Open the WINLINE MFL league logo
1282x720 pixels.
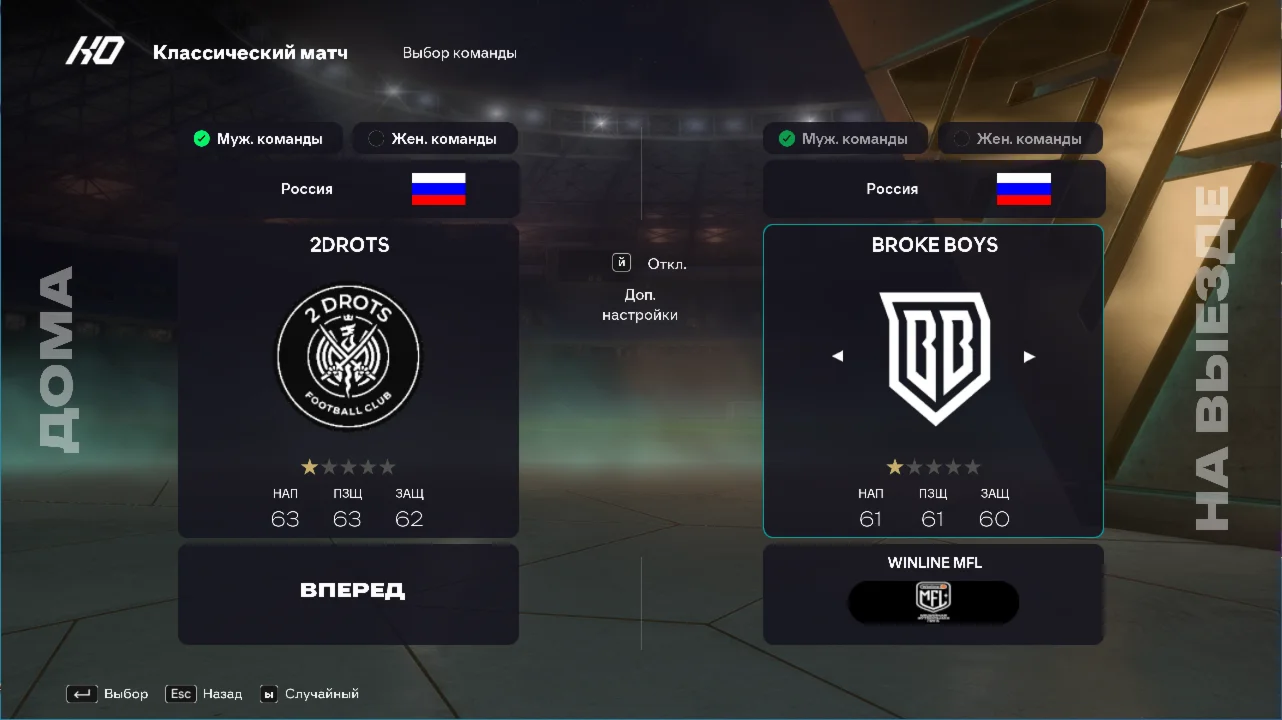point(932,602)
